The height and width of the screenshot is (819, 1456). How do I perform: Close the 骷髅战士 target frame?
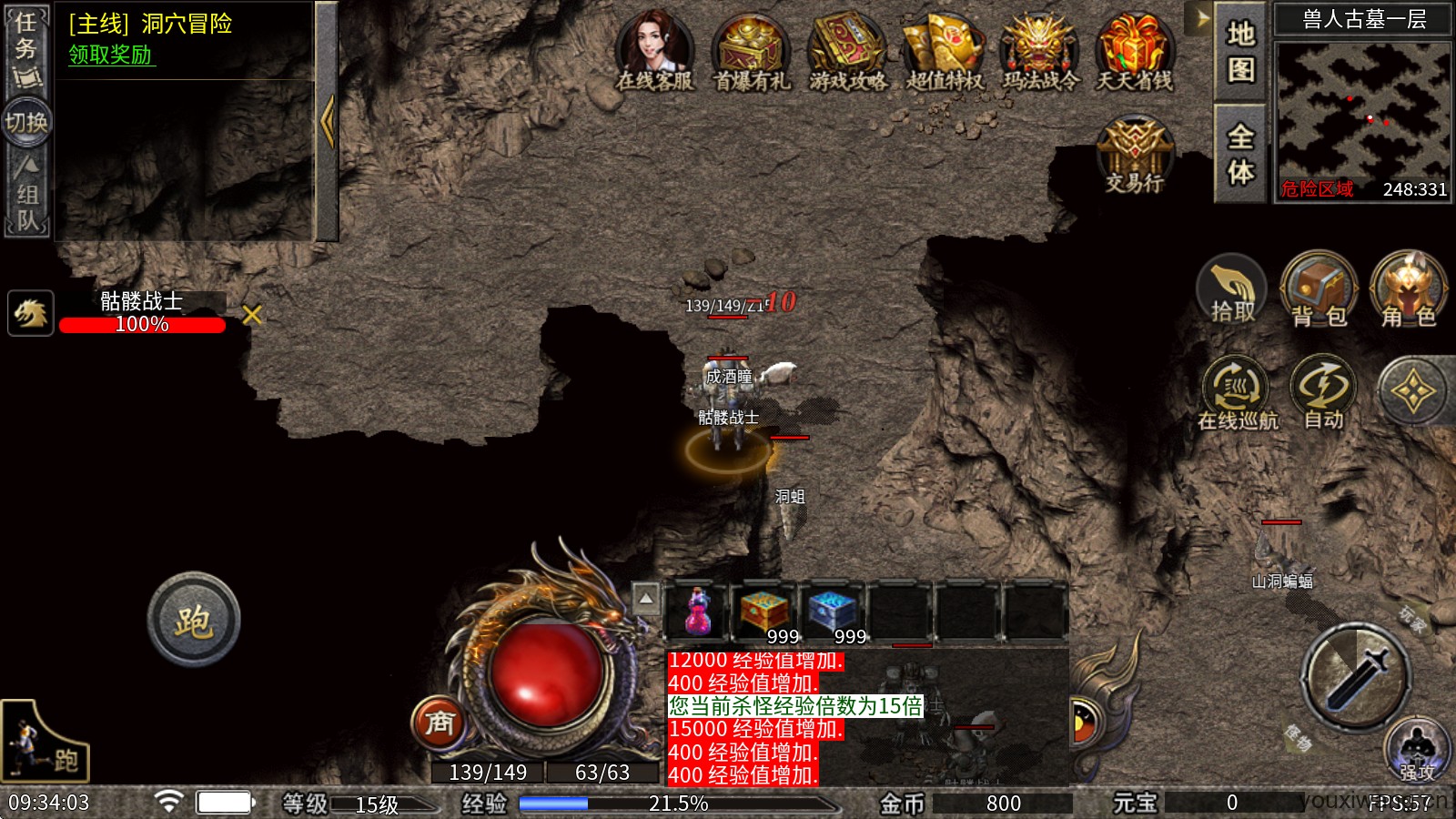pyautogui.click(x=252, y=315)
